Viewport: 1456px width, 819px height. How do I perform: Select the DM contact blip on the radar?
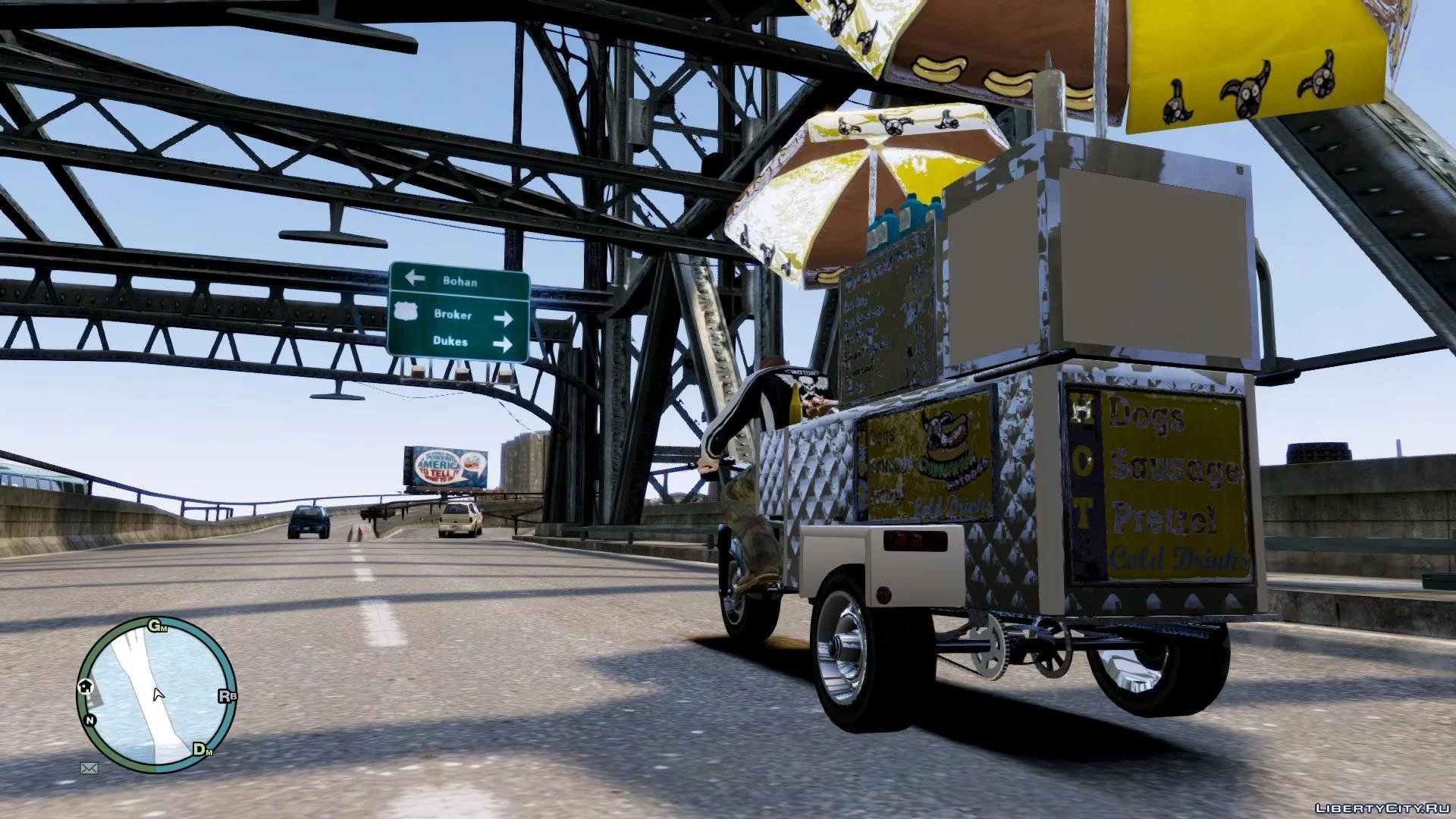point(202,750)
